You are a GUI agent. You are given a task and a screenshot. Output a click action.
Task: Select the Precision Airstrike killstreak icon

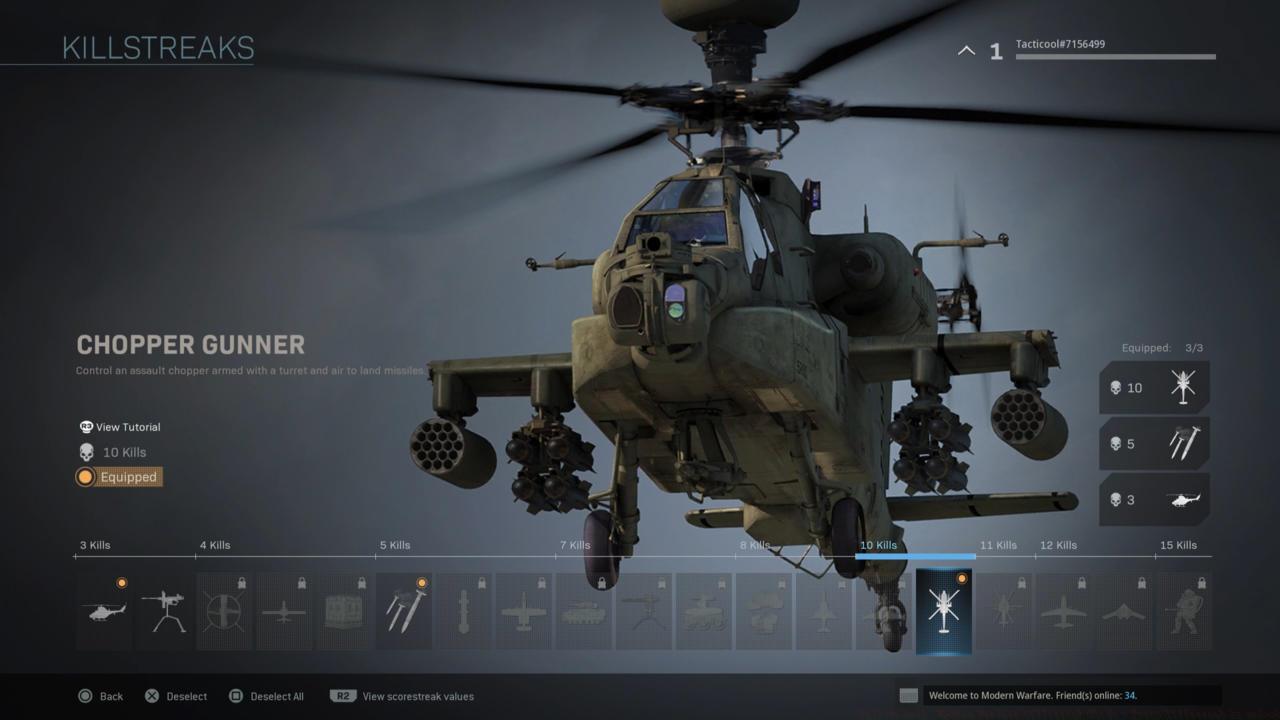(524, 610)
